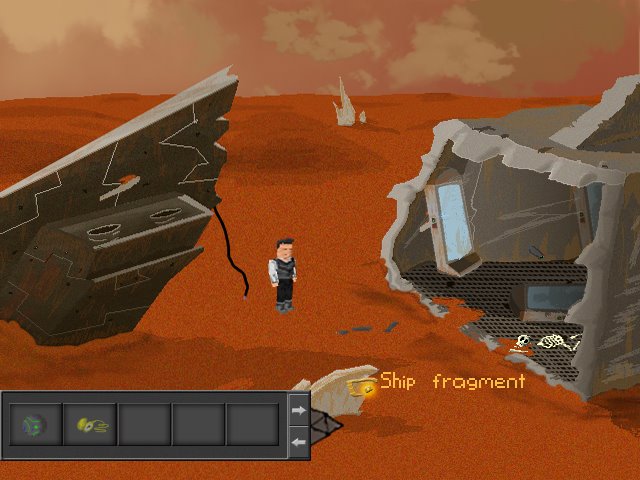Pick the yellow coiled item in inventory
The image size is (640, 480).
90,425
